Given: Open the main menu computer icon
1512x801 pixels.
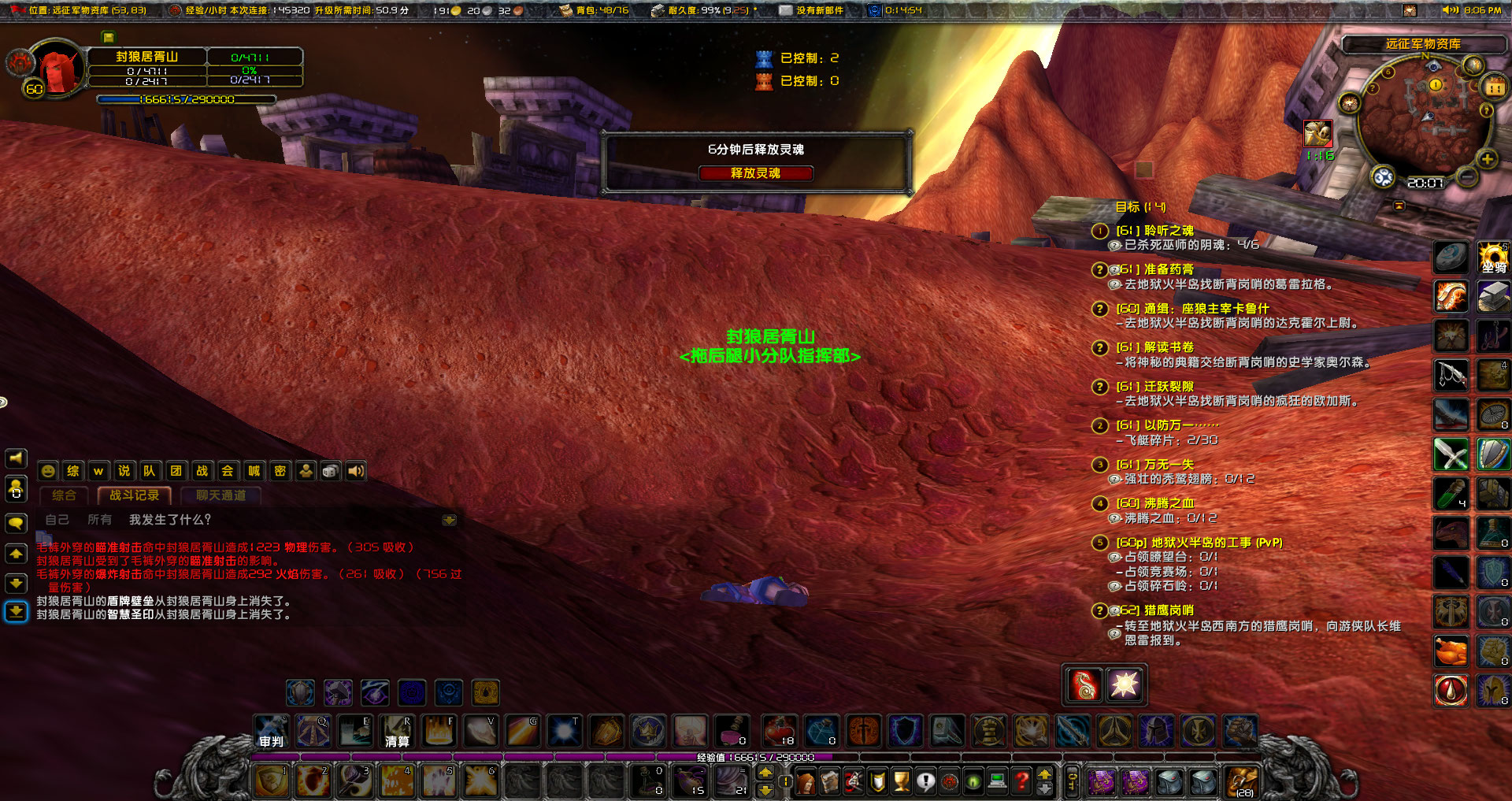Looking at the screenshot, I should [997, 781].
